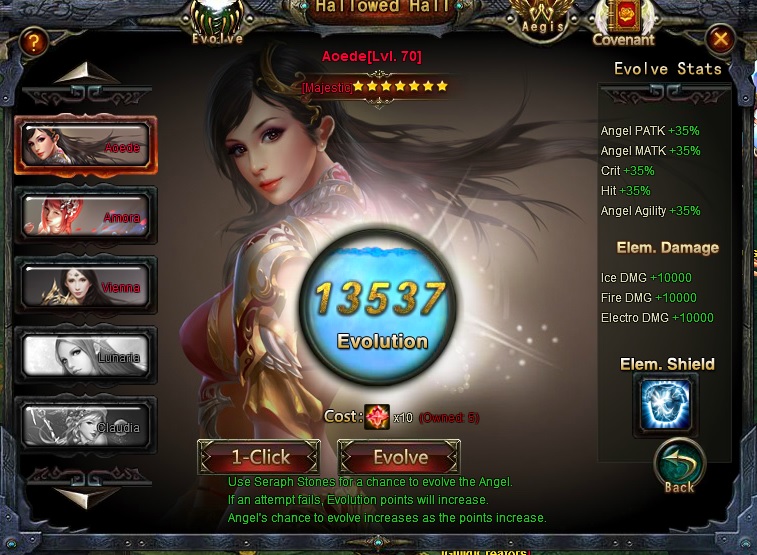
Task: Select angel Aoede from the list
Action: tap(85, 146)
